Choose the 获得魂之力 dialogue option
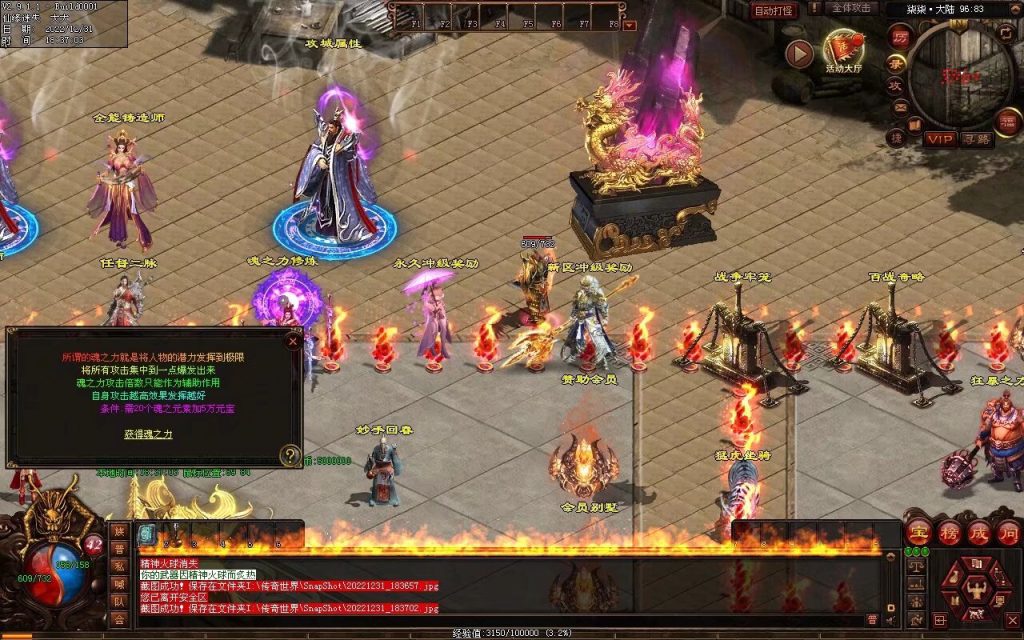The height and width of the screenshot is (640, 1024). click(148, 434)
